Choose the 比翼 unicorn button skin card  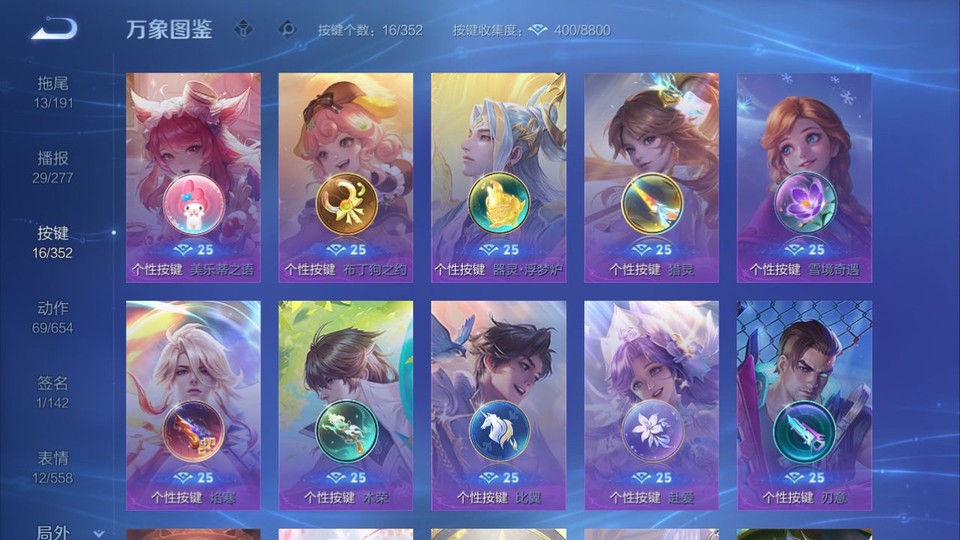(x=498, y=405)
